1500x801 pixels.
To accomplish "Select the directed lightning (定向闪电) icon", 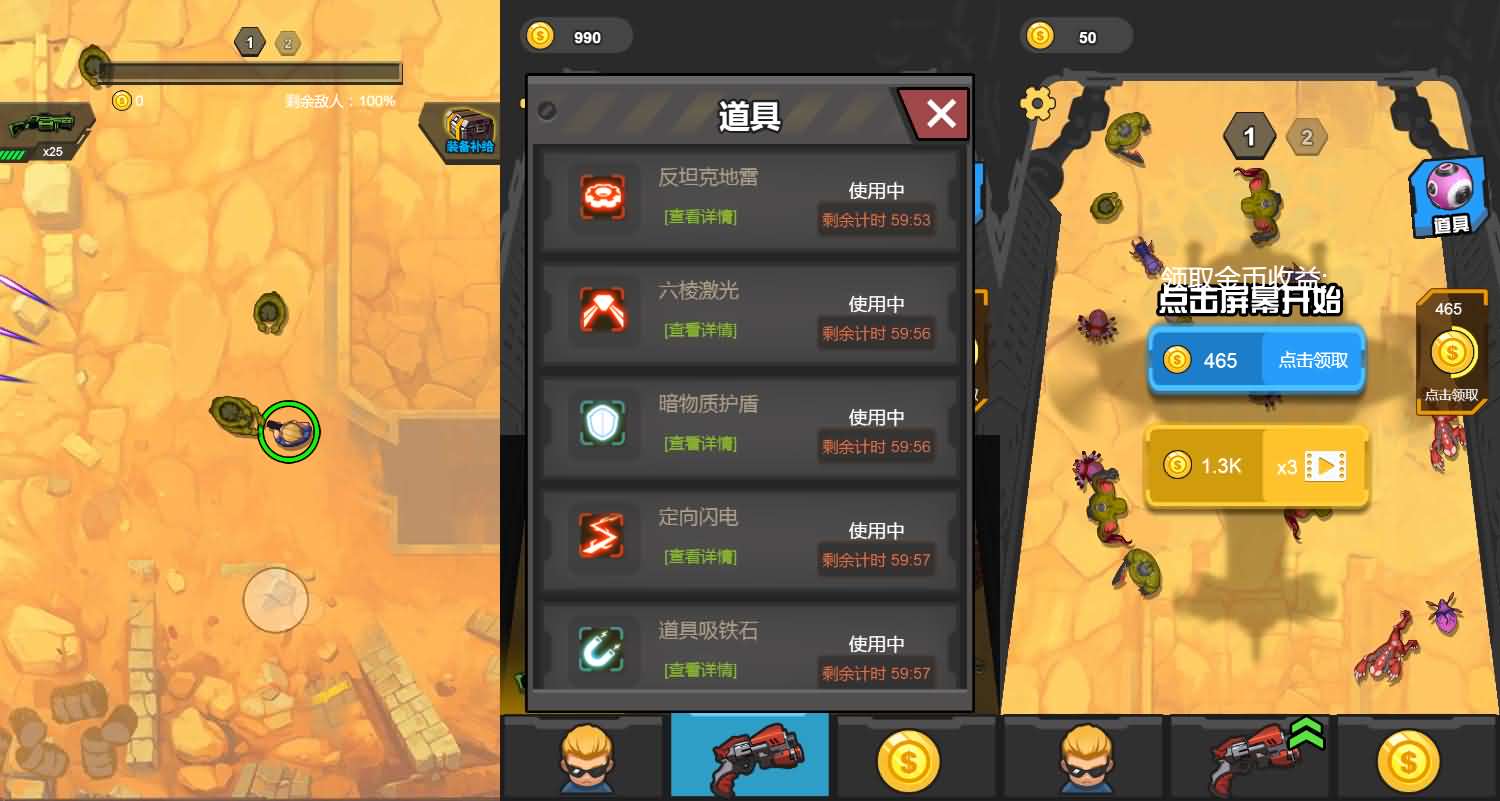I will click(x=601, y=537).
